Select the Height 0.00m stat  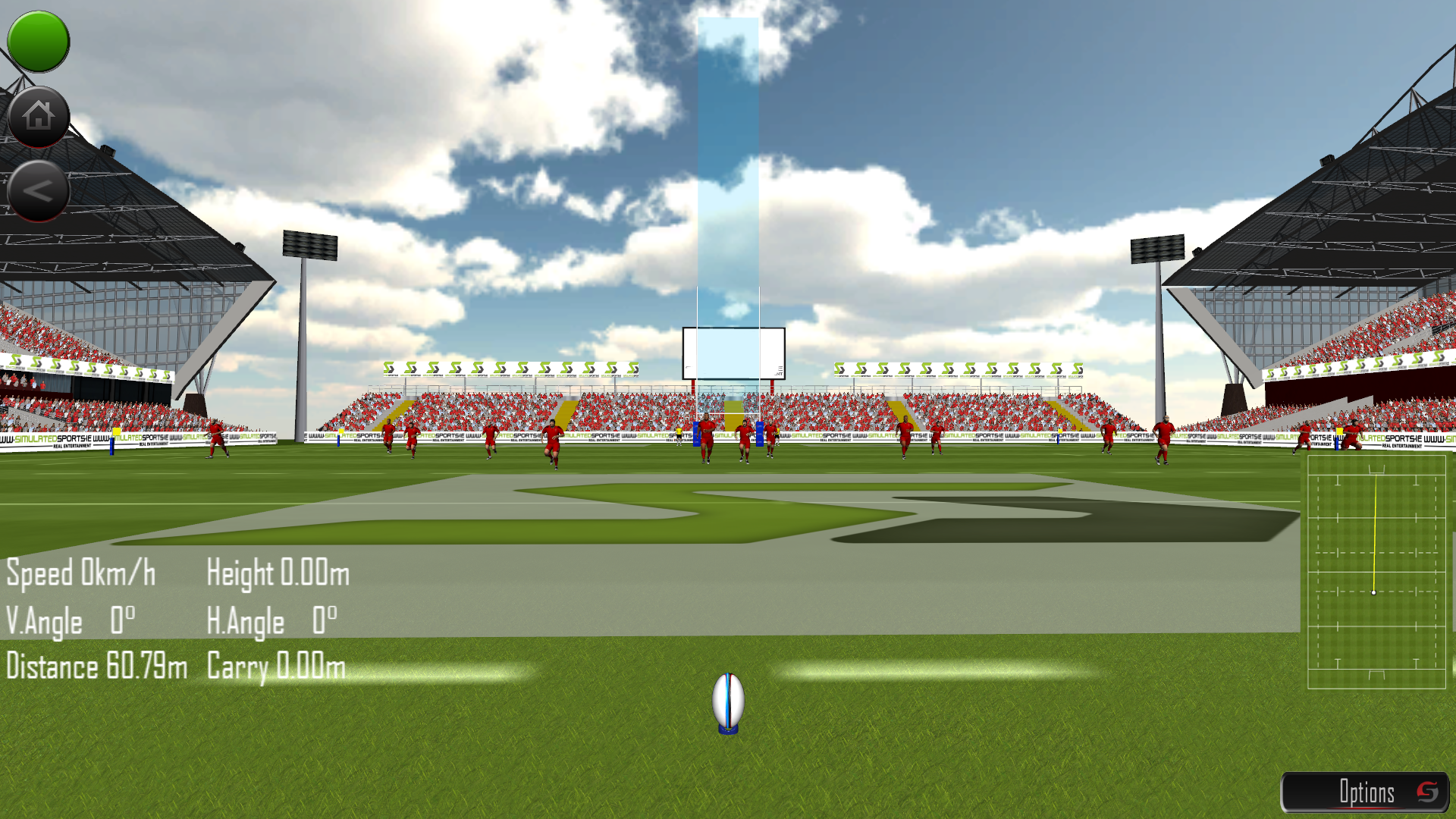pos(278,574)
